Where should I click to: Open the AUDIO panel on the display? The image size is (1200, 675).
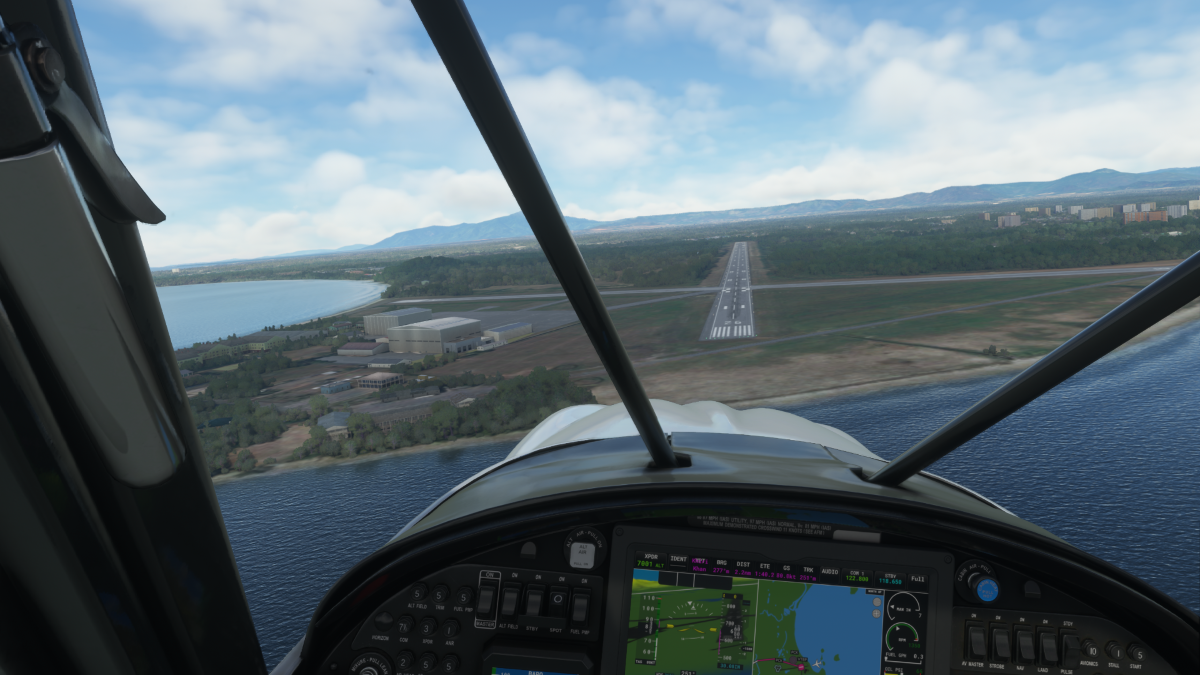click(829, 572)
